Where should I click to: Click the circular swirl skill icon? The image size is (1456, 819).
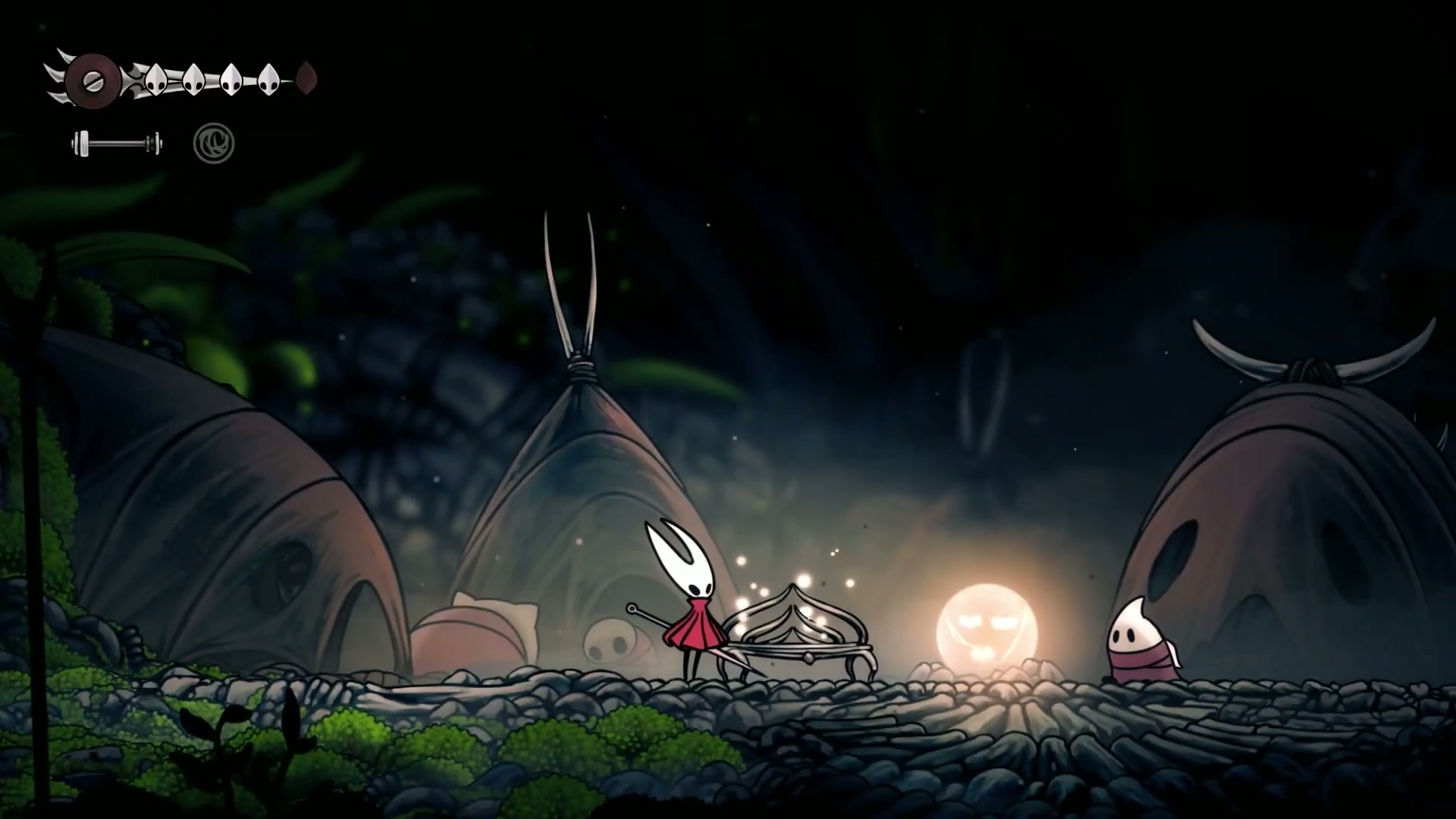pos(214,143)
